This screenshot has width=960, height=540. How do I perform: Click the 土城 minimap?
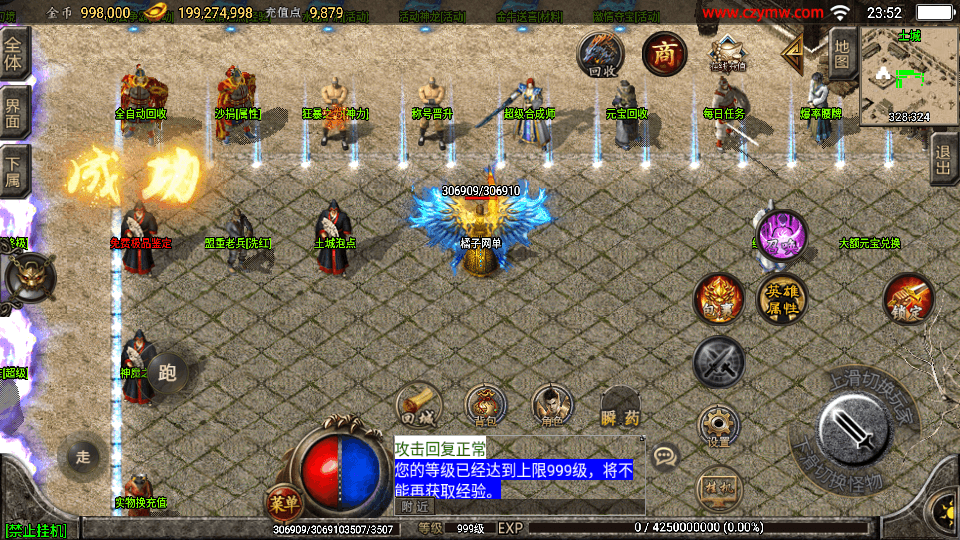tap(908, 77)
